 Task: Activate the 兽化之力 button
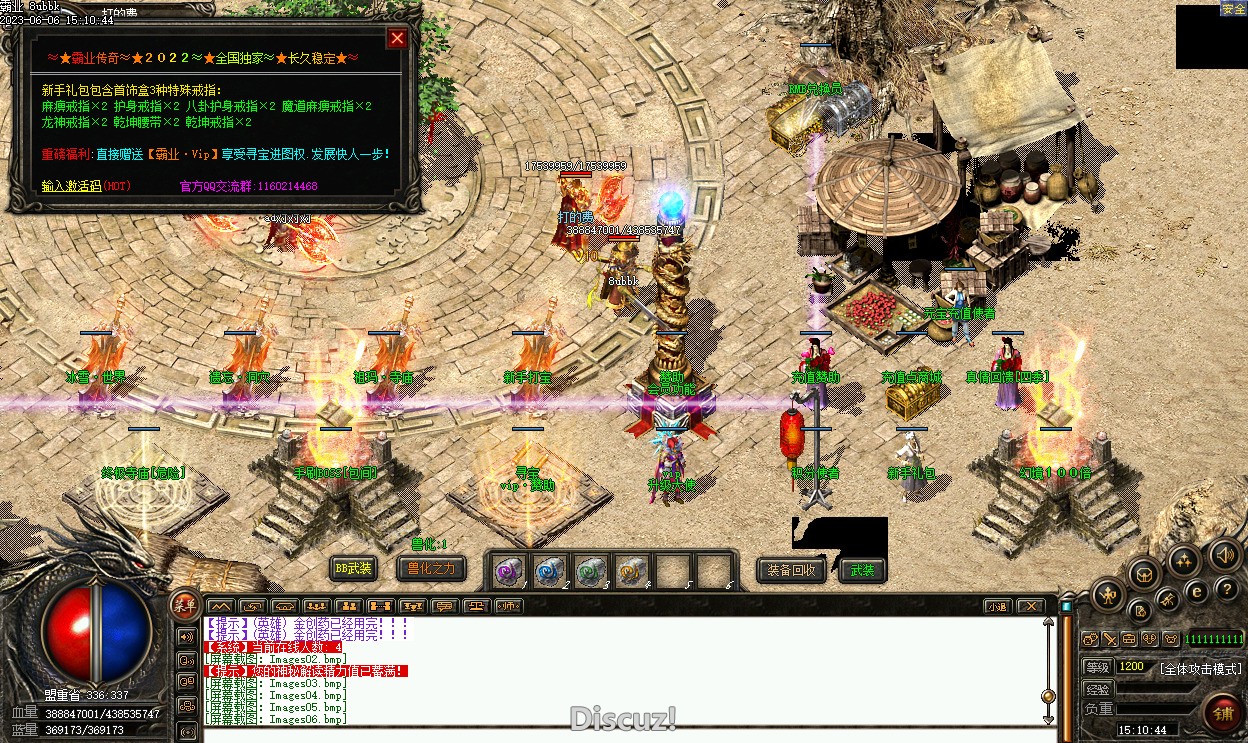click(x=431, y=569)
